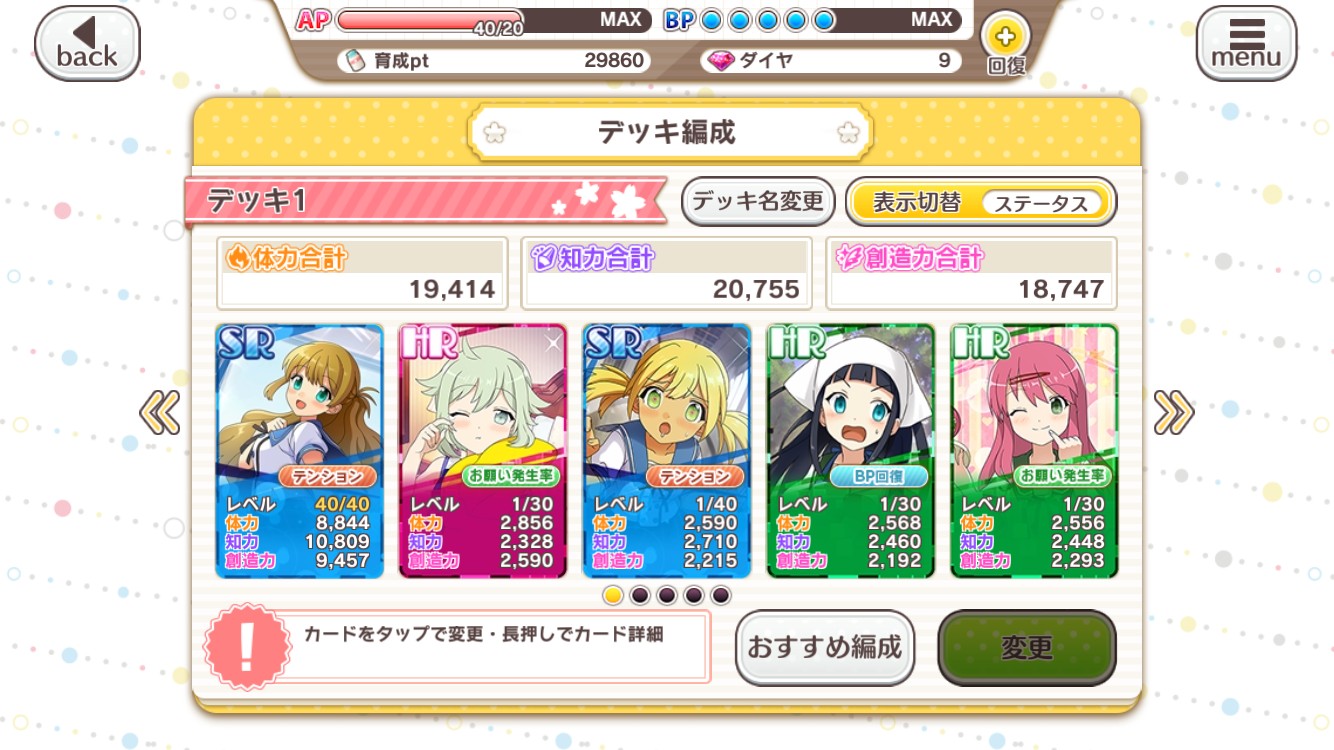
Task: Show previous deck with left arrow
Action: (160, 412)
